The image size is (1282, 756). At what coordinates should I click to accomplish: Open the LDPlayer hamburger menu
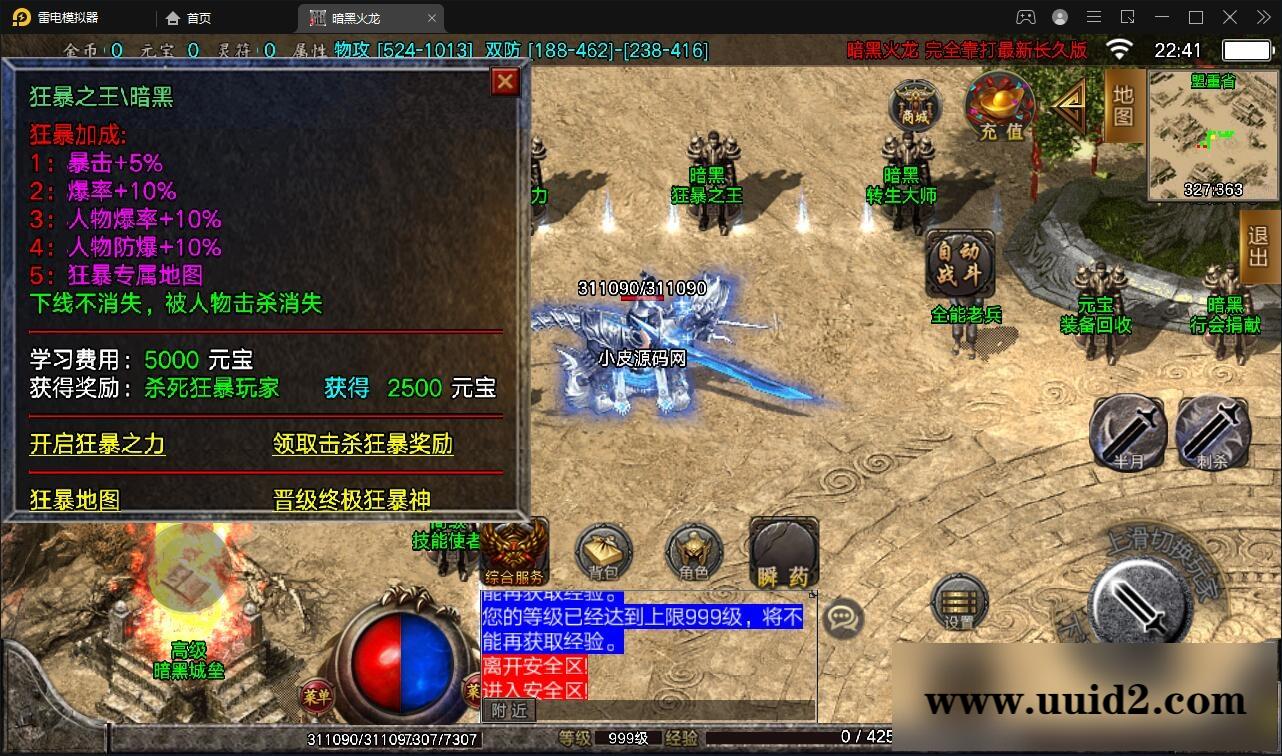pyautogui.click(x=1094, y=17)
